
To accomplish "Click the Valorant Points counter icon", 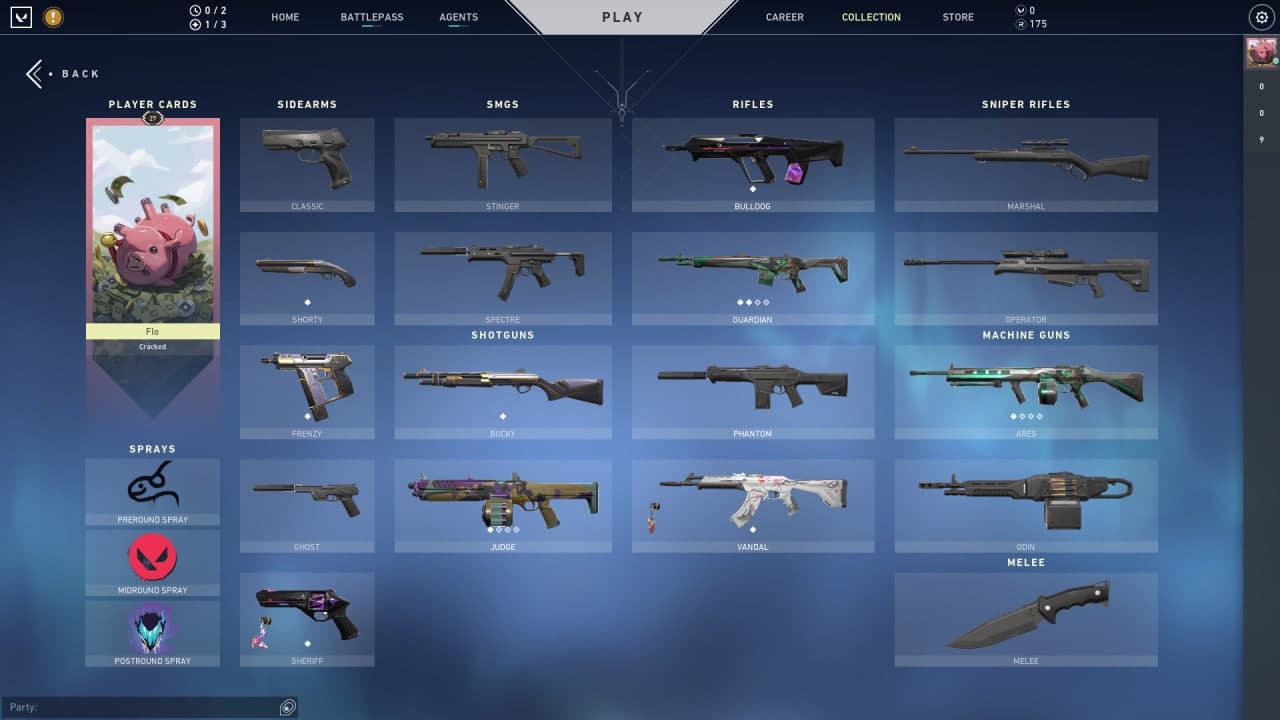I will [1021, 8].
